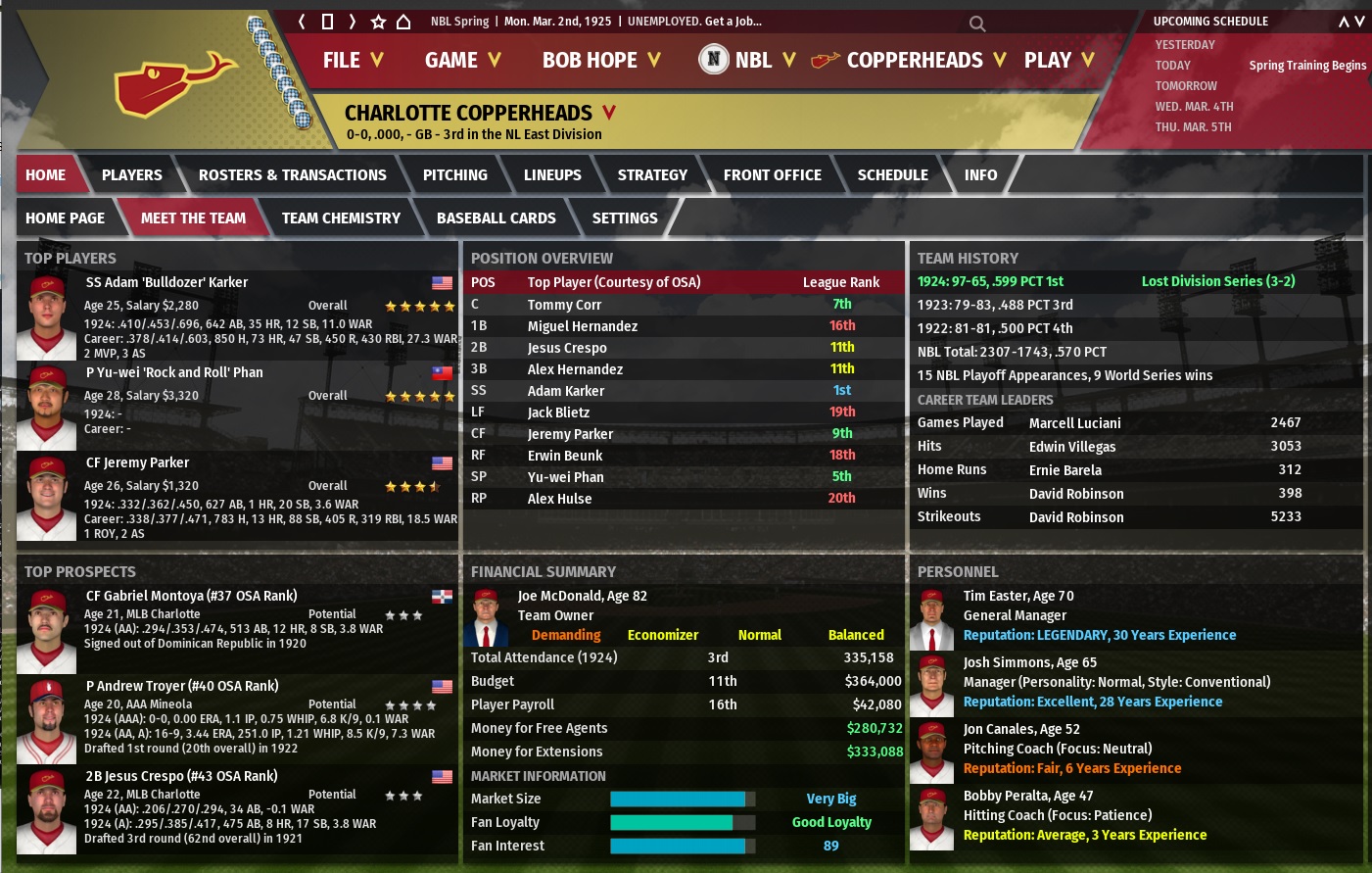The height and width of the screenshot is (873, 1372).
Task: View prospect Gabriel Montoya's profile
Action: (191, 596)
